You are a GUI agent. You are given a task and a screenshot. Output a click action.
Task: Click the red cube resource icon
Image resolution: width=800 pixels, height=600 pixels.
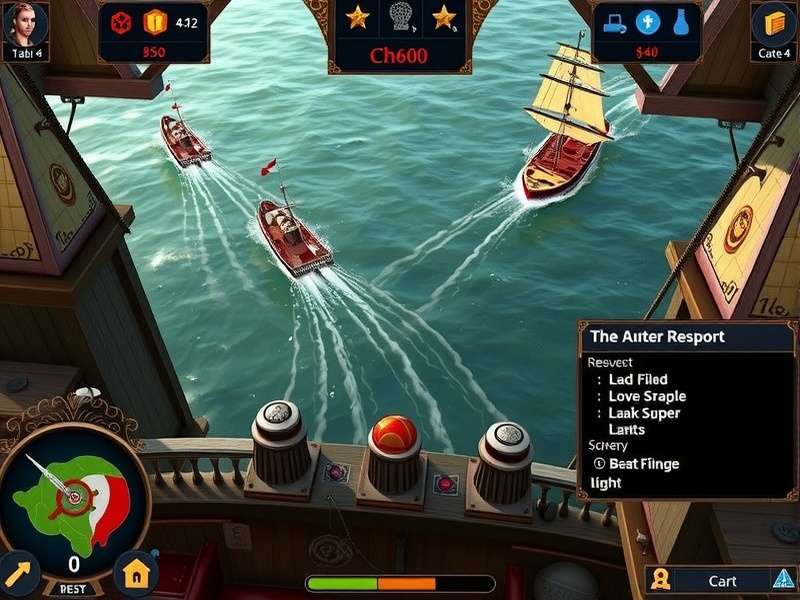[119, 20]
